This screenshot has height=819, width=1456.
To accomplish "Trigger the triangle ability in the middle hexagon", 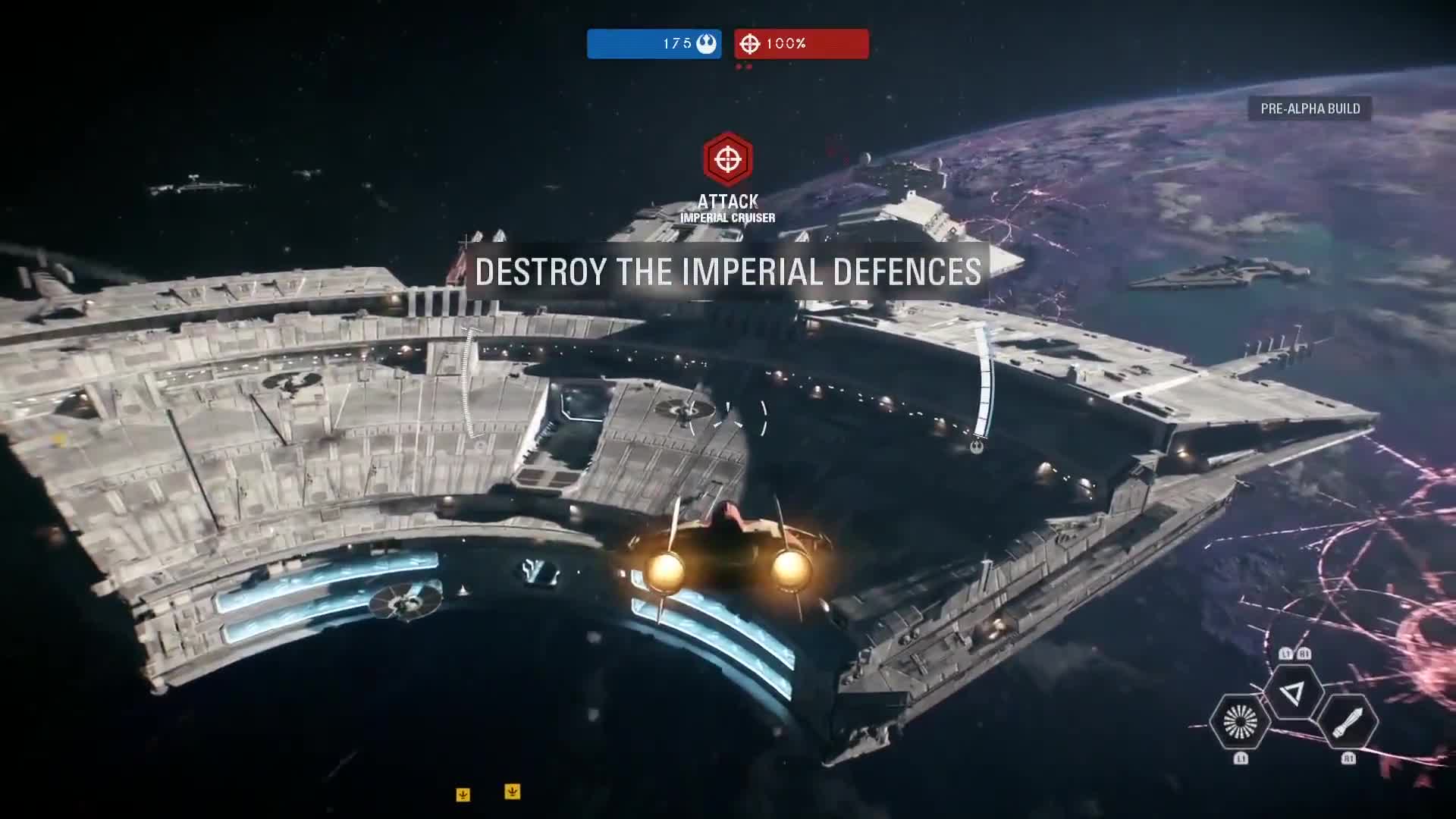I will tap(1294, 692).
